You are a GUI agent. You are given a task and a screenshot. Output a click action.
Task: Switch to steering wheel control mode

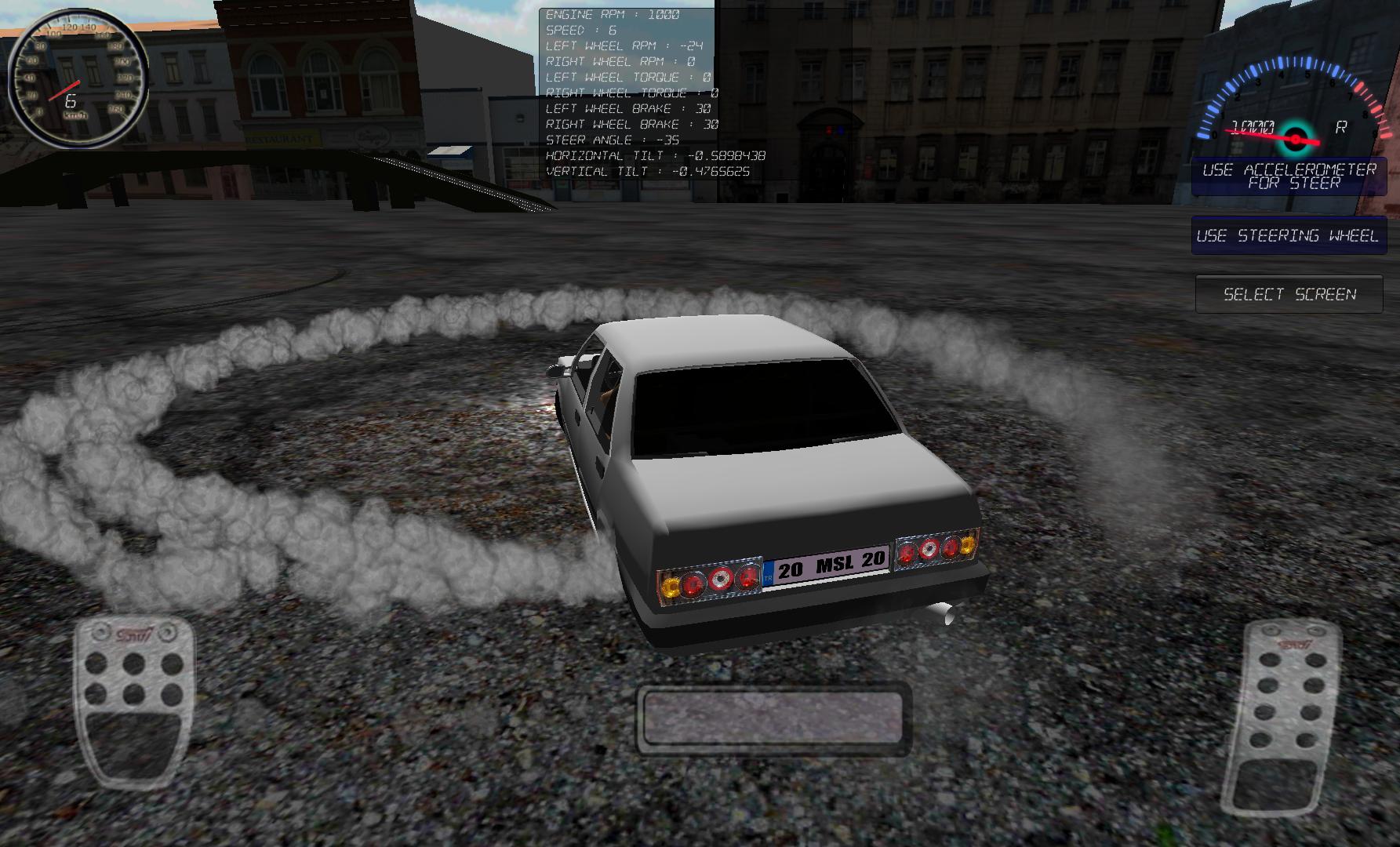tap(1289, 234)
